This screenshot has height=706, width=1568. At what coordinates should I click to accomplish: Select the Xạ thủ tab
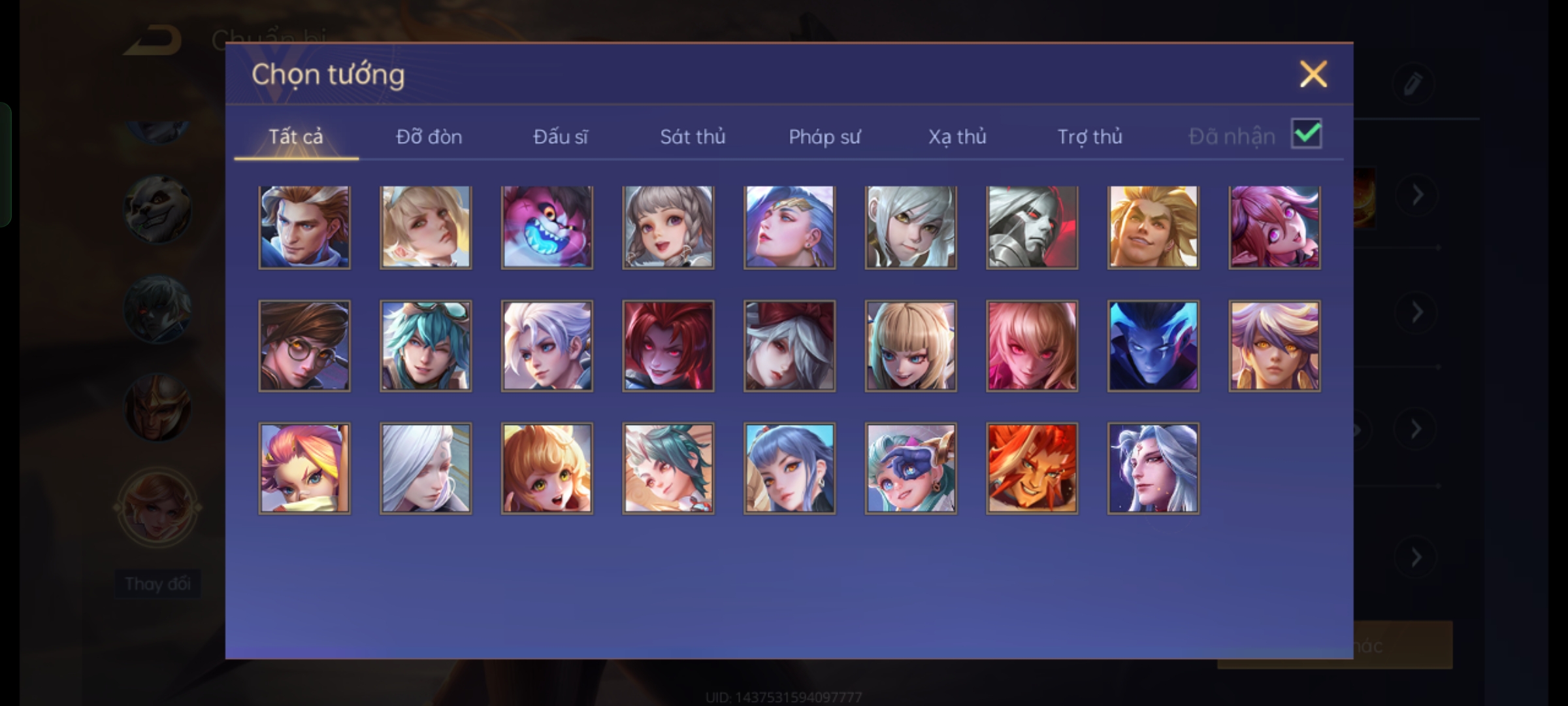[x=957, y=137]
